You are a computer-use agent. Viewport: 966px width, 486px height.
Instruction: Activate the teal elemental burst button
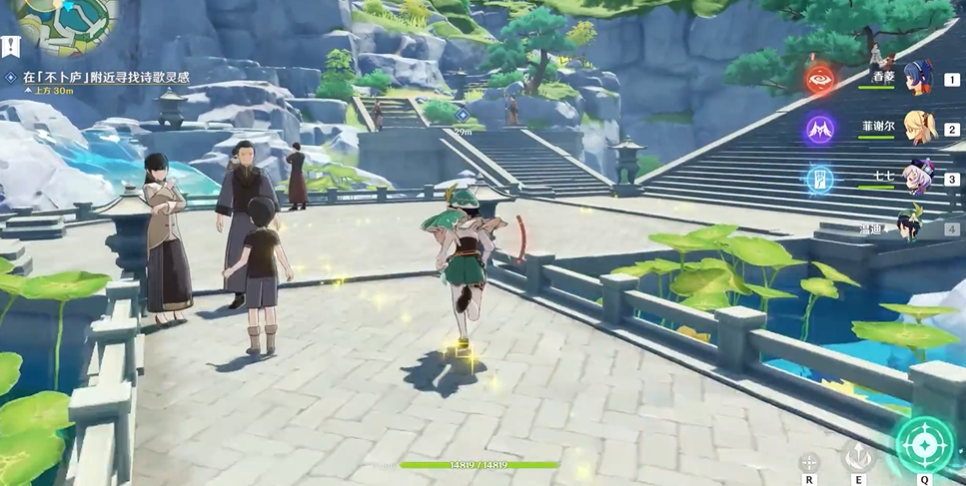[x=924, y=444]
